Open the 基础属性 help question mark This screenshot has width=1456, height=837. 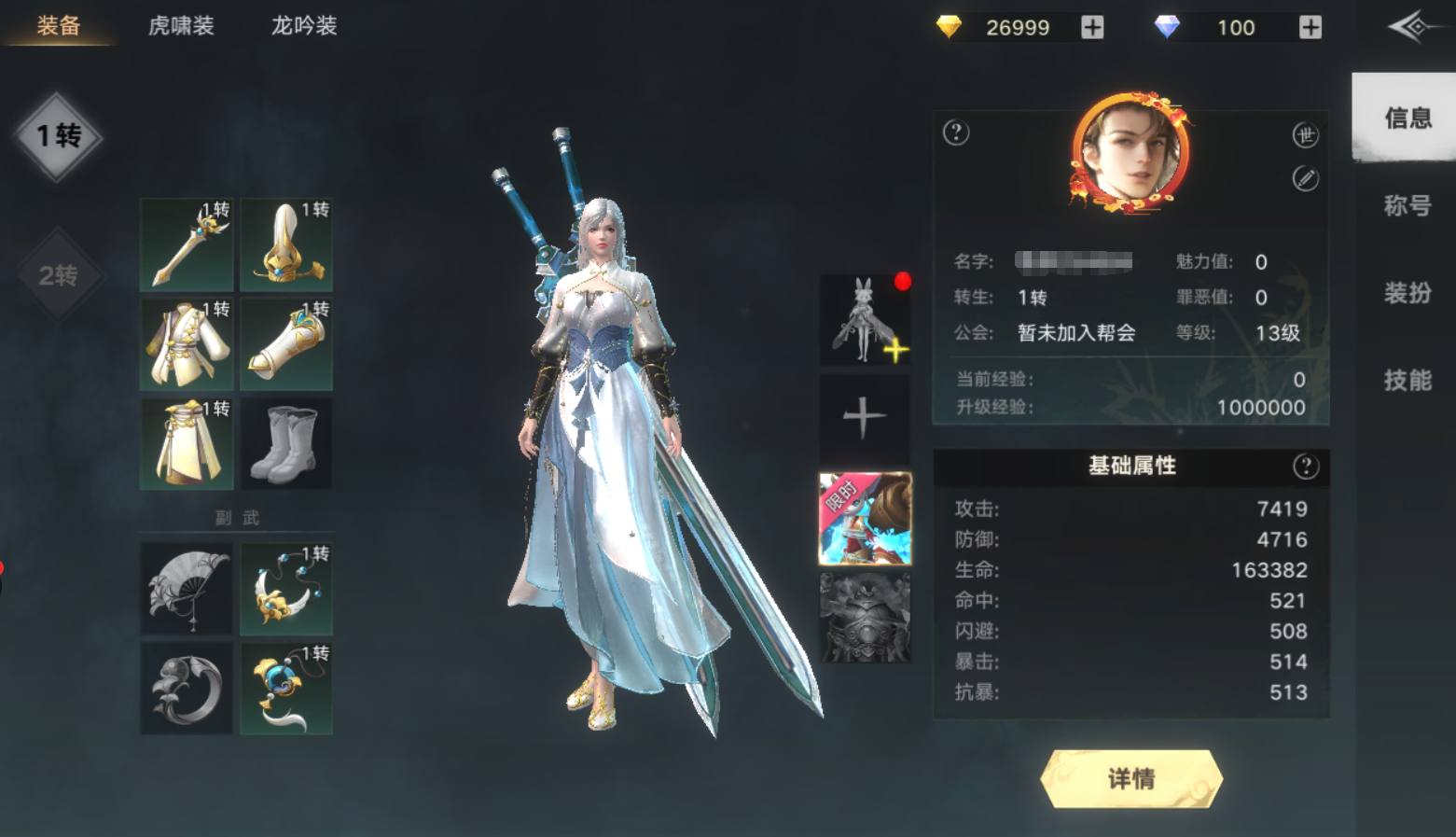click(x=1307, y=467)
